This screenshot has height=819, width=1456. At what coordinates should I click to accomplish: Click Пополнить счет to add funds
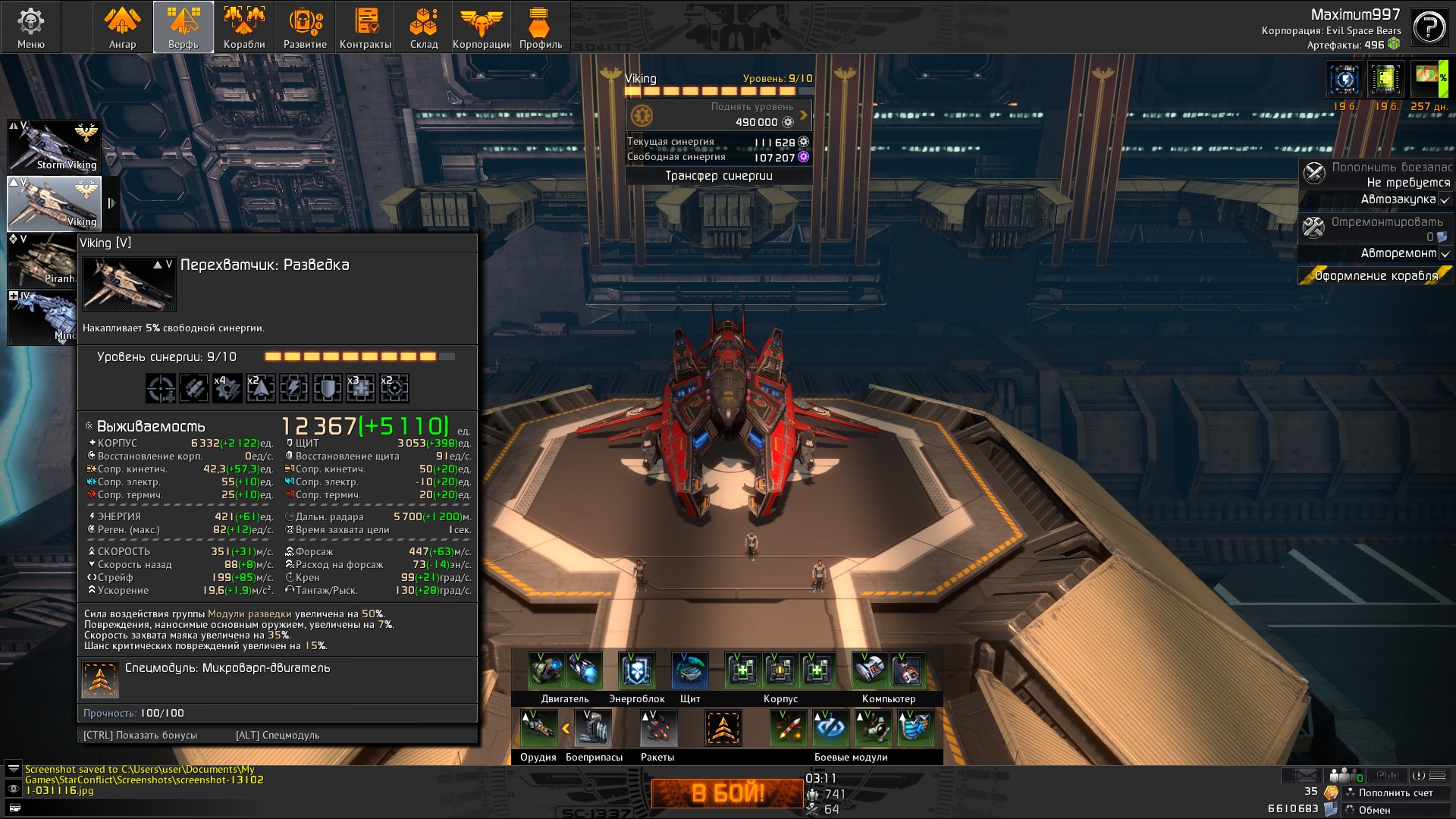click(1395, 793)
